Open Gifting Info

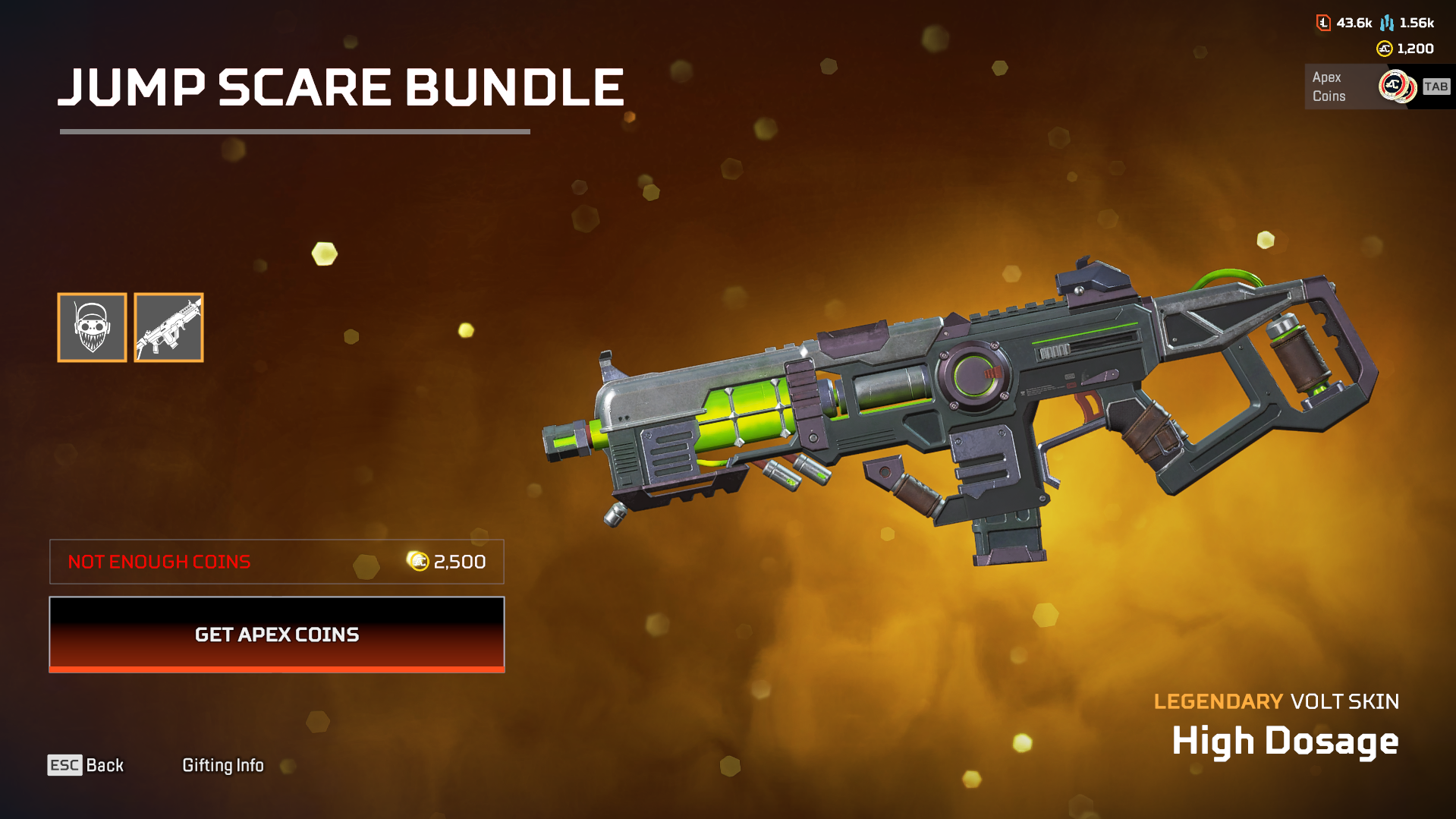click(223, 765)
